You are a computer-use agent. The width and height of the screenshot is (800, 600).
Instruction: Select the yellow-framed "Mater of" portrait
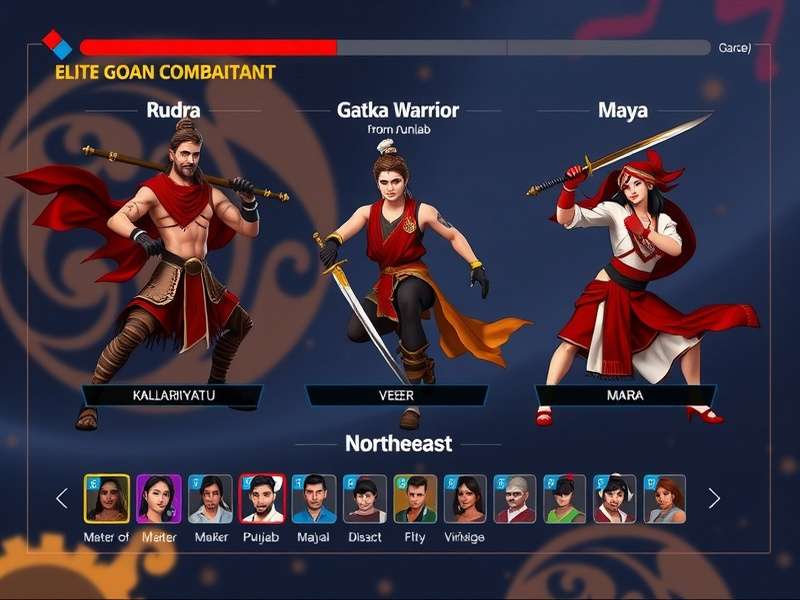click(x=107, y=498)
